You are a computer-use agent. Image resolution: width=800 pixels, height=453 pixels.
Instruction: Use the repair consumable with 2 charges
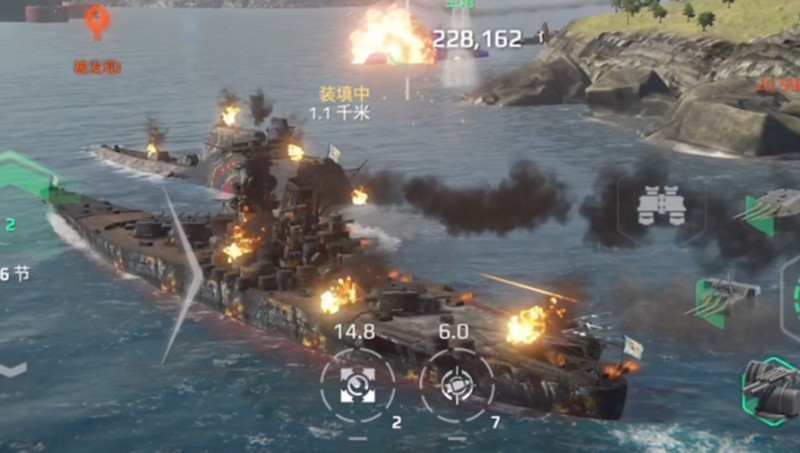coord(357,384)
